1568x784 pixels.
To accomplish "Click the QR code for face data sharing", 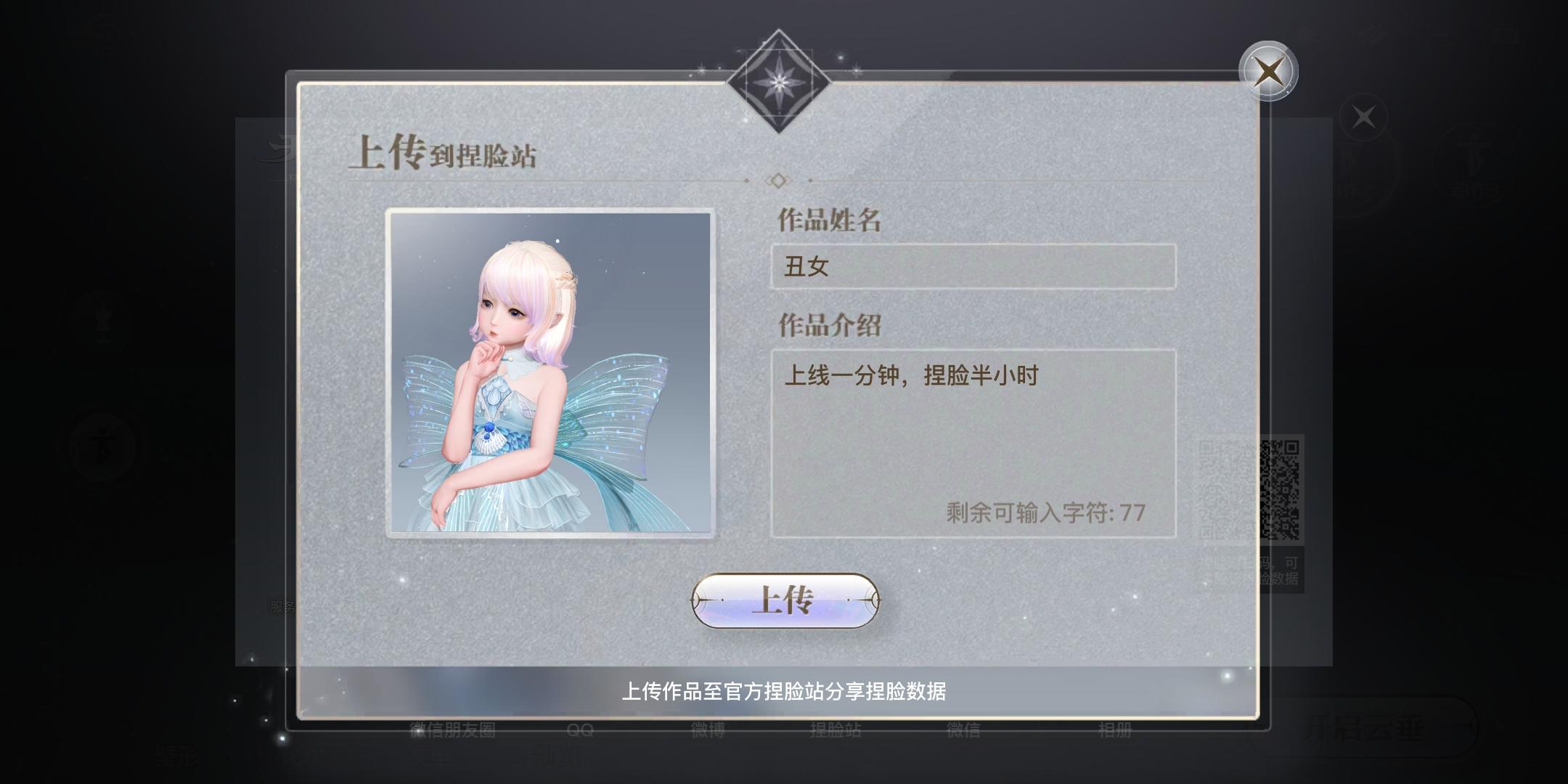I will click(x=1280, y=491).
